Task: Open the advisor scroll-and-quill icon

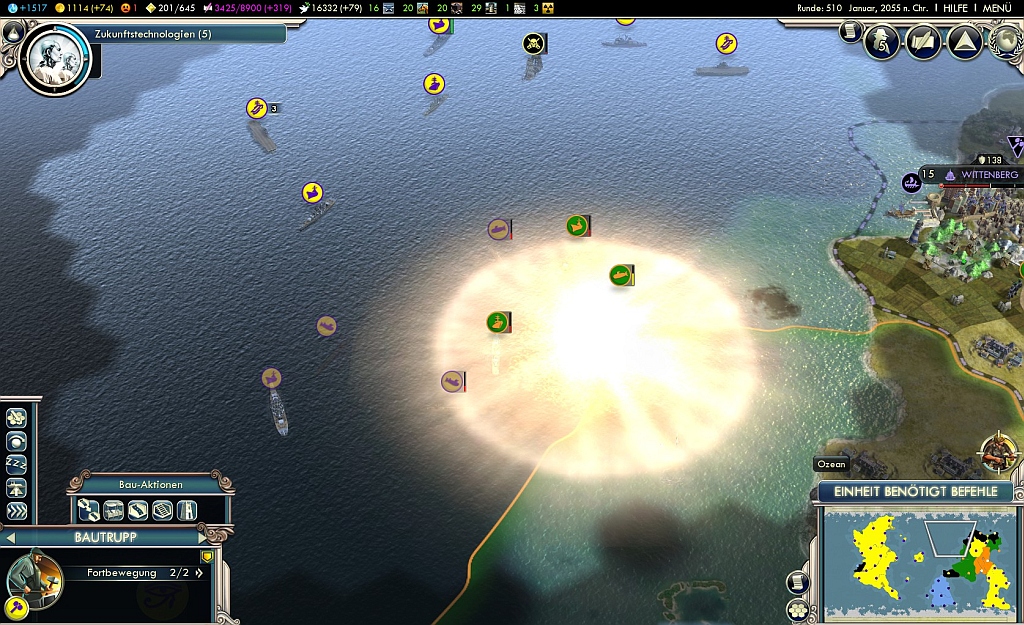Action: click(x=923, y=42)
